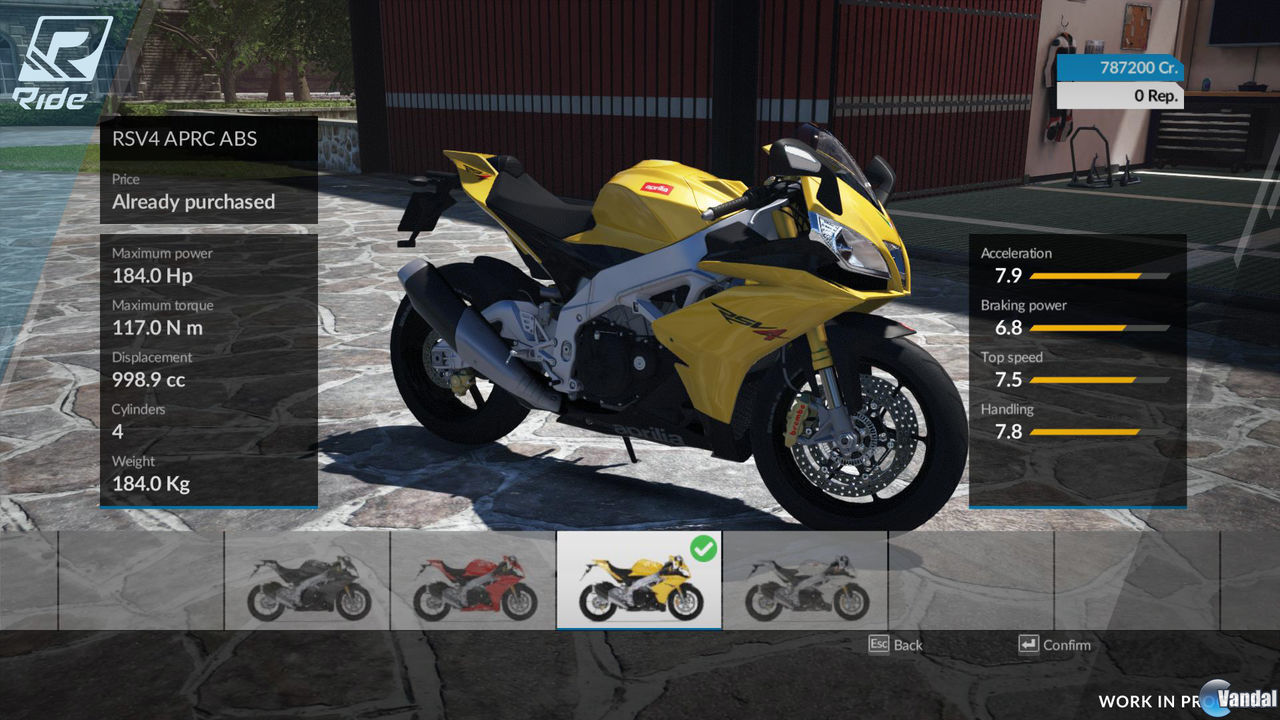Click the blue 787200 Cr. credits badge
The width and height of the screenshot is (1280, 720).
click(1120, 68)
